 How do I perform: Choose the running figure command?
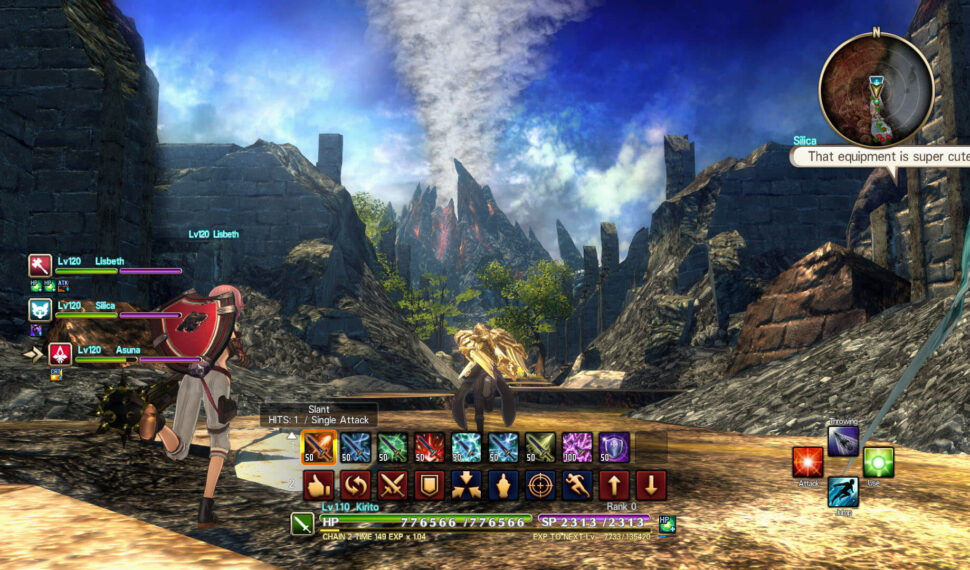[577, 485]
